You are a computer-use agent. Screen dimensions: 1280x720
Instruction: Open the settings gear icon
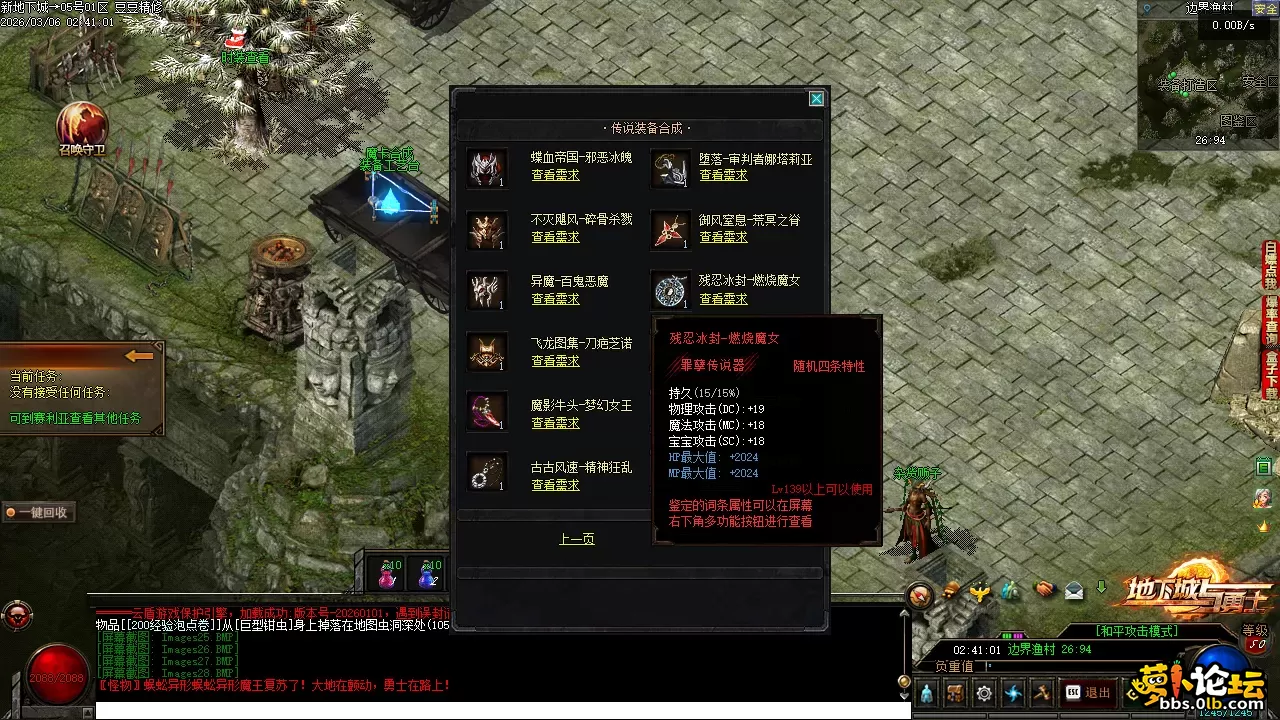click(985, 692)
